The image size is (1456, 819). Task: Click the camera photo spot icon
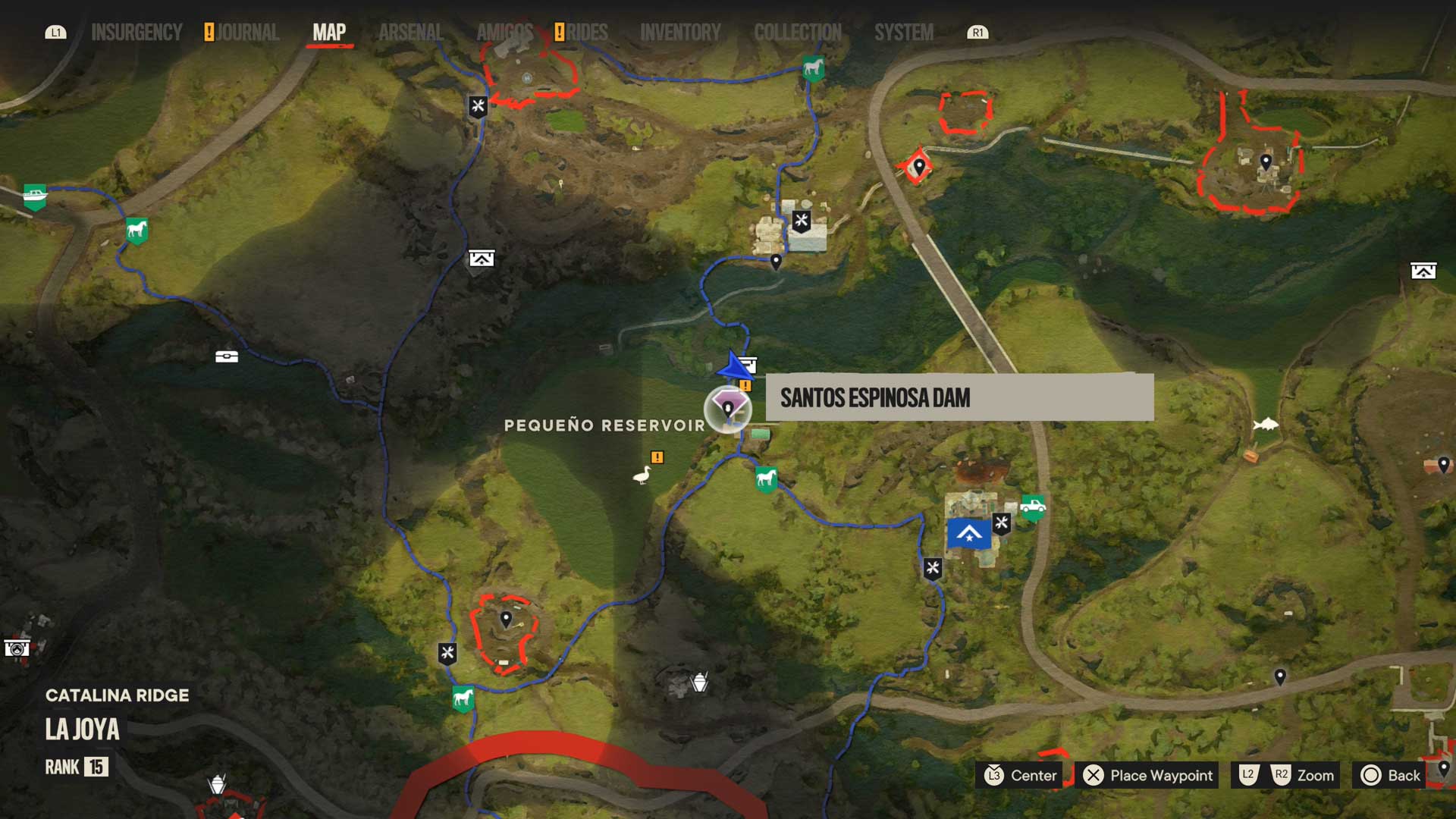pos(17,648)
